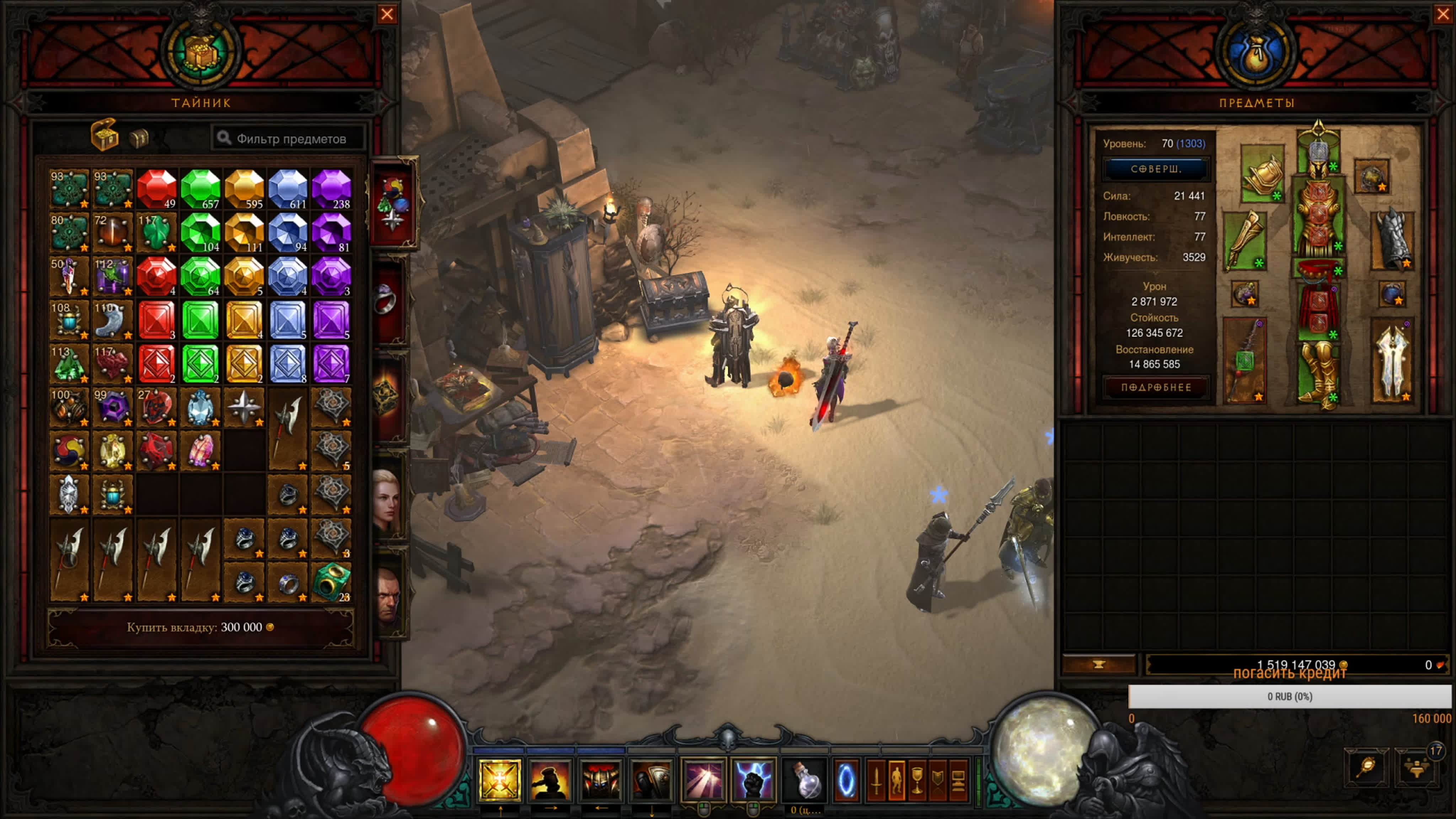Image resolution: width=1456 pixels, height=819 pixels.
Task: Close the stash panel
Action: 387,14
